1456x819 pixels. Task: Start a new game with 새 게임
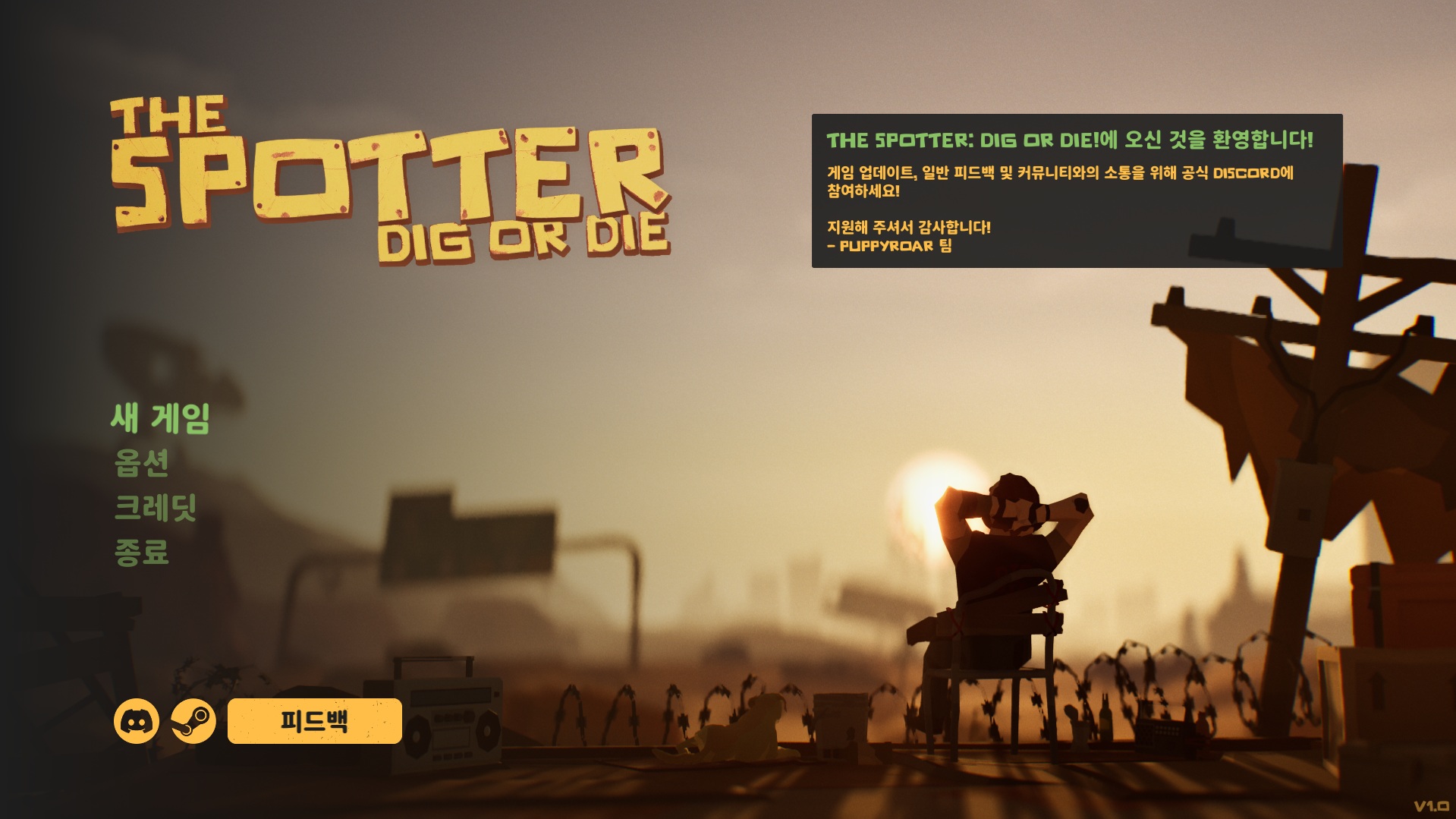160,418
